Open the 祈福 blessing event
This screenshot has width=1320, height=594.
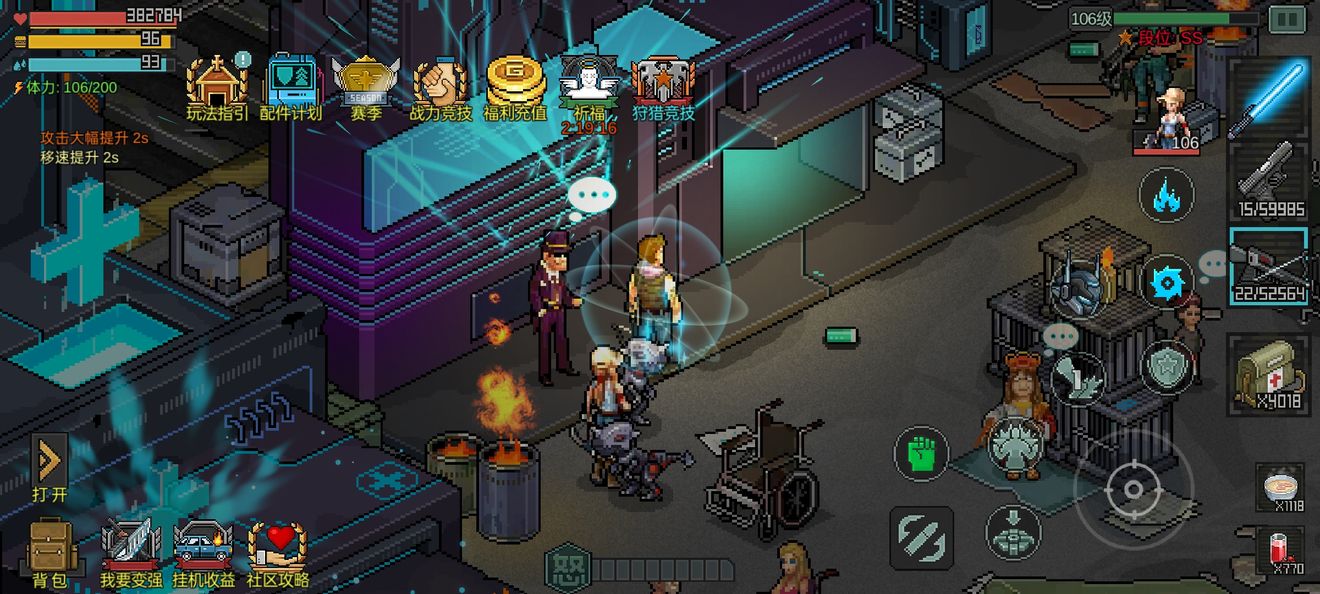(x=589, y=84)
